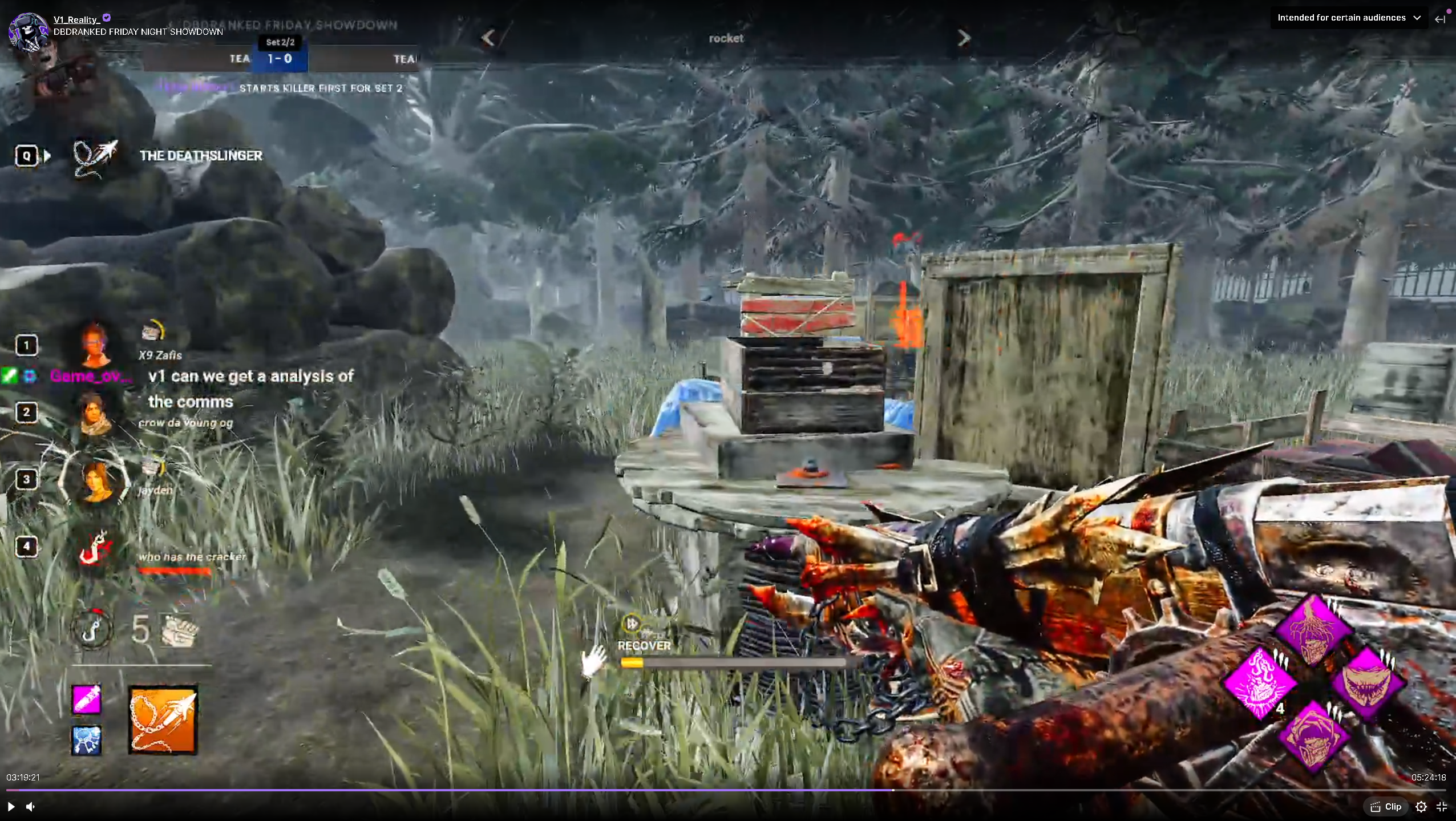Click the orange Redeemer spear power icon
This screenshot has height=821, width=1456.
[163, 720]
